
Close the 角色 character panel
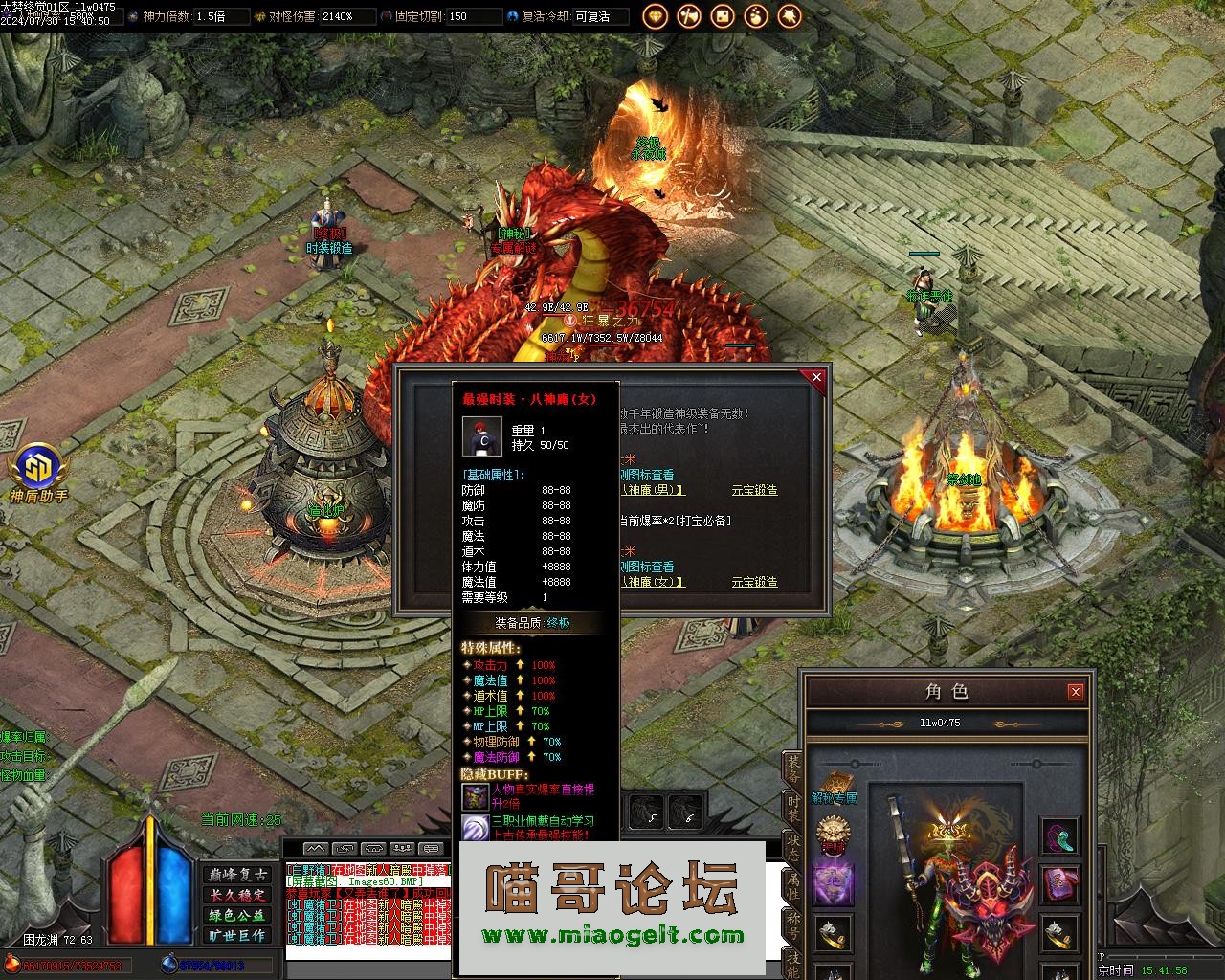tap(1076, 691)
